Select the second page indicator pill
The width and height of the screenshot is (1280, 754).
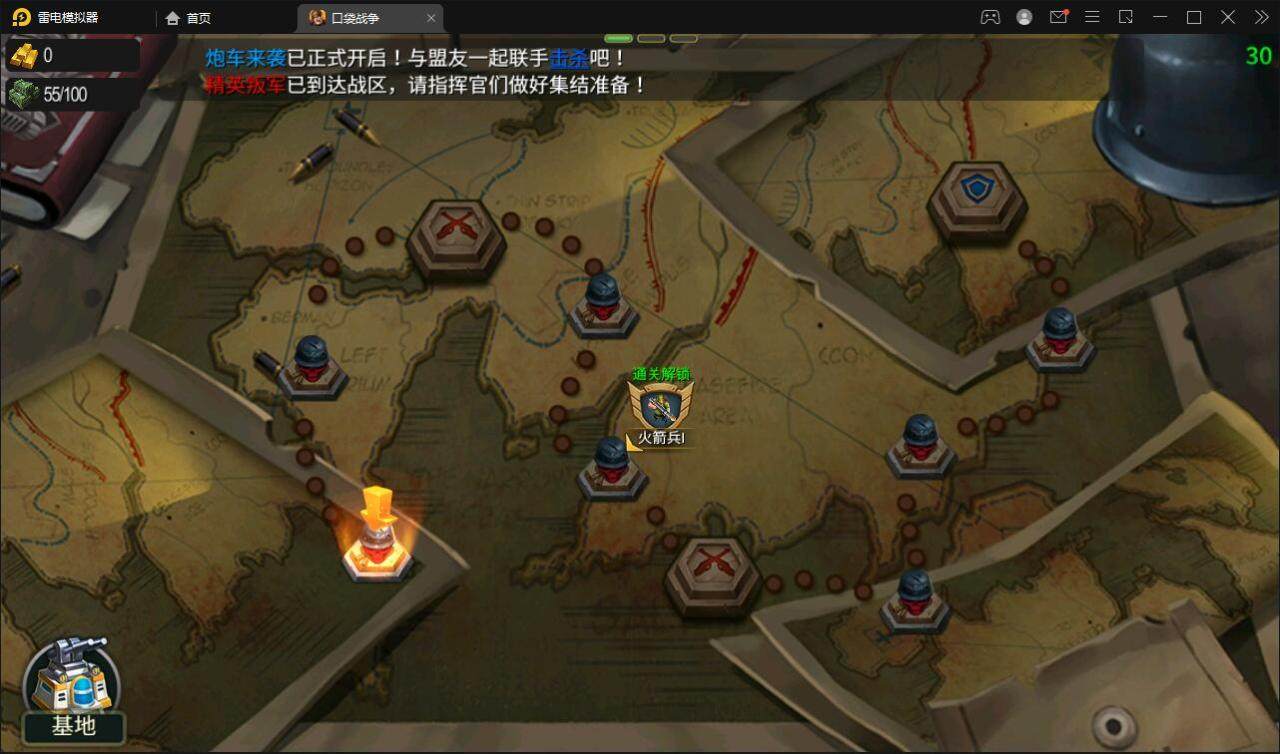point(651,37)
